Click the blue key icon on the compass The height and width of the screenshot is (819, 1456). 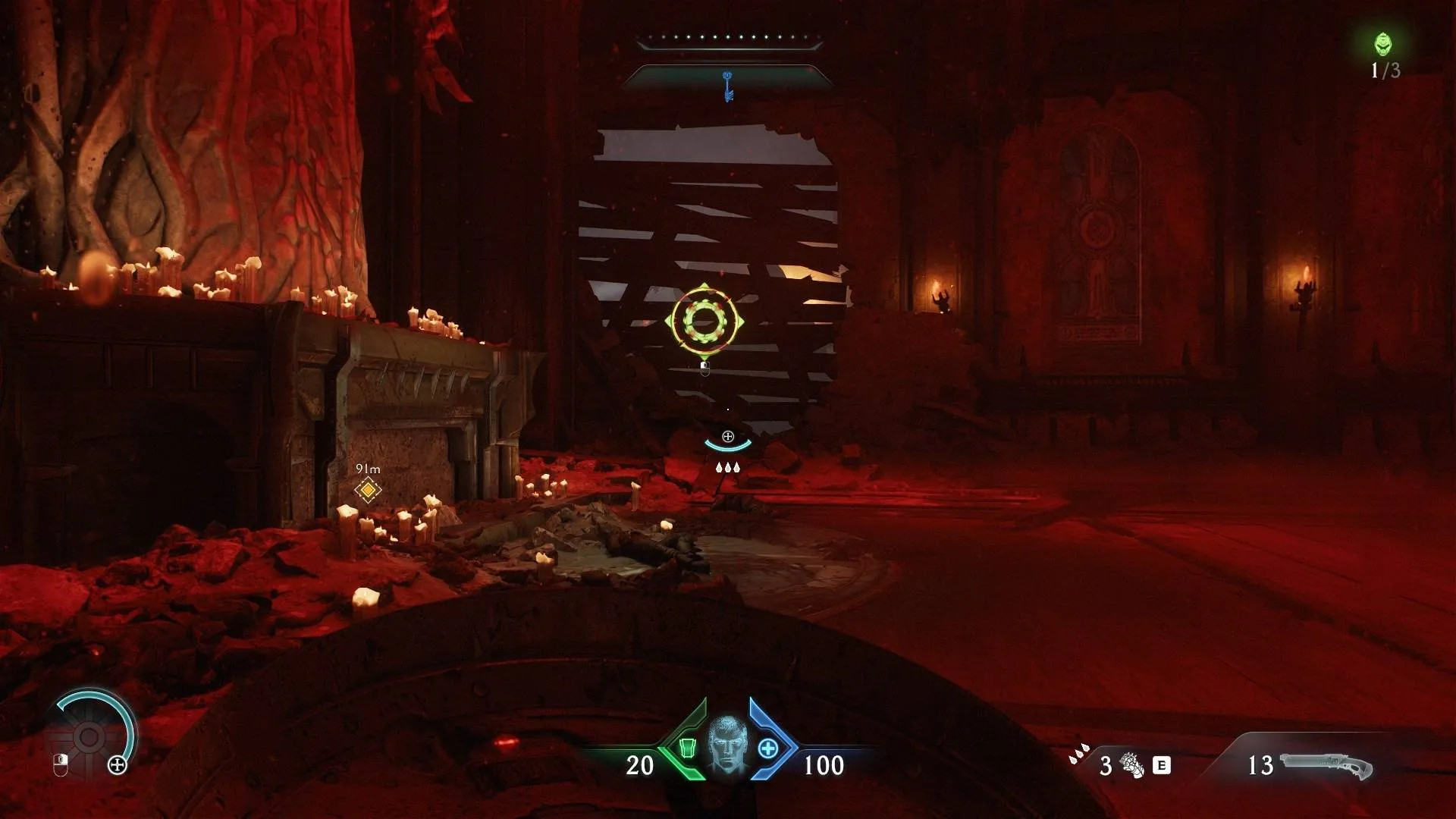728,85
